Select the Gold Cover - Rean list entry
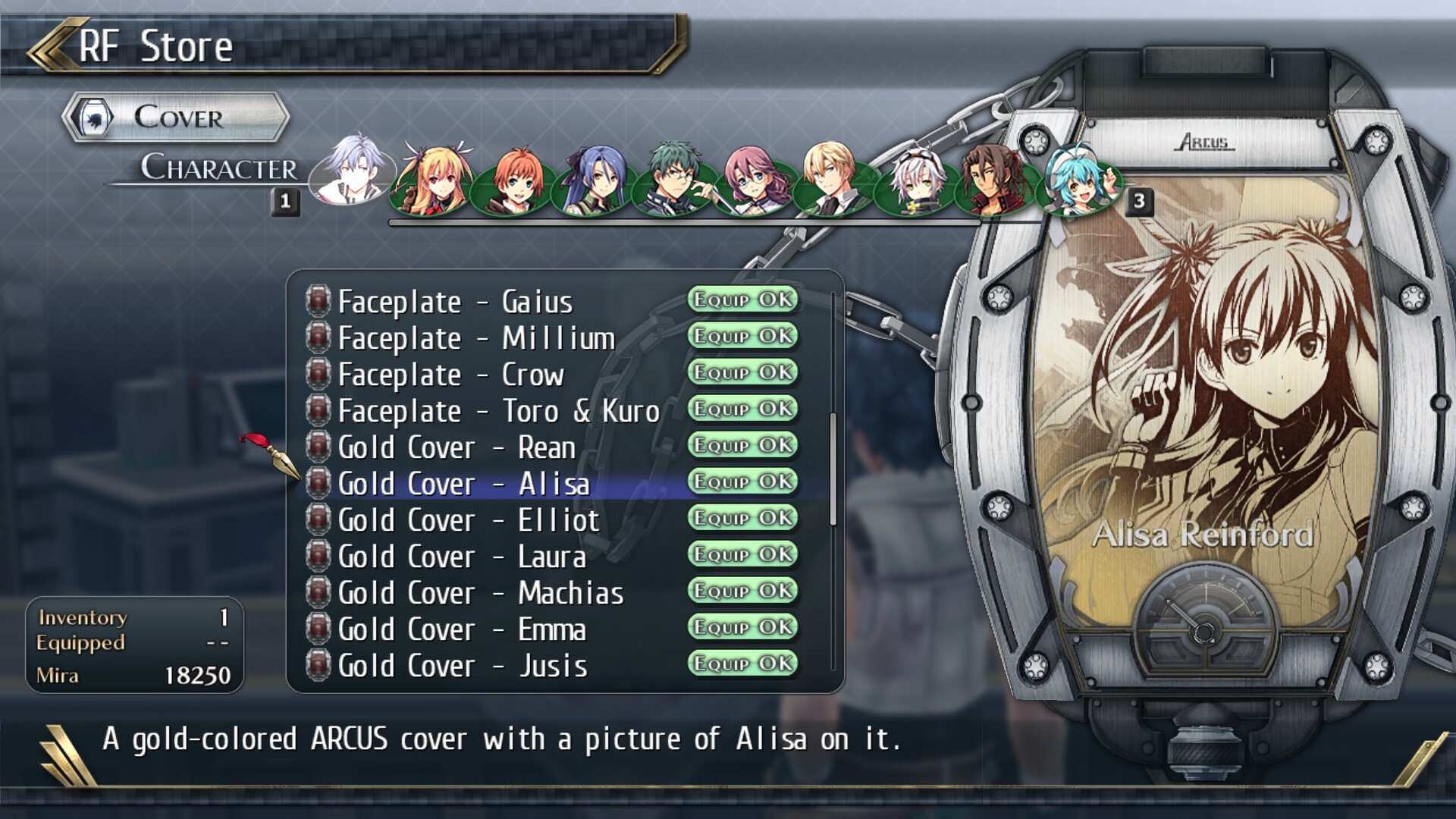This screenshot has height=819, width=1456. (x=459, y=447)
